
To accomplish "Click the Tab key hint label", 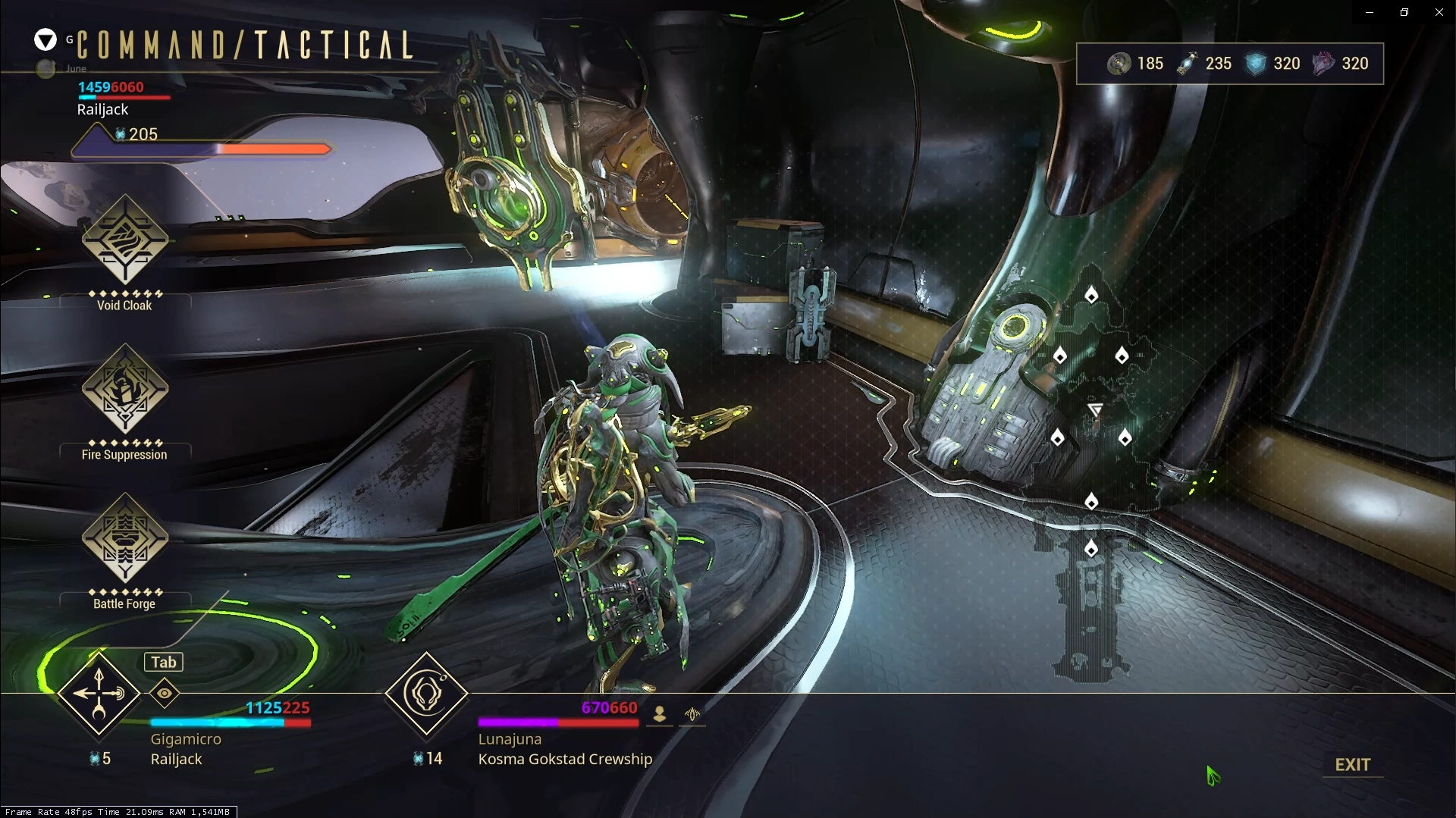I will tap(162, 661).
